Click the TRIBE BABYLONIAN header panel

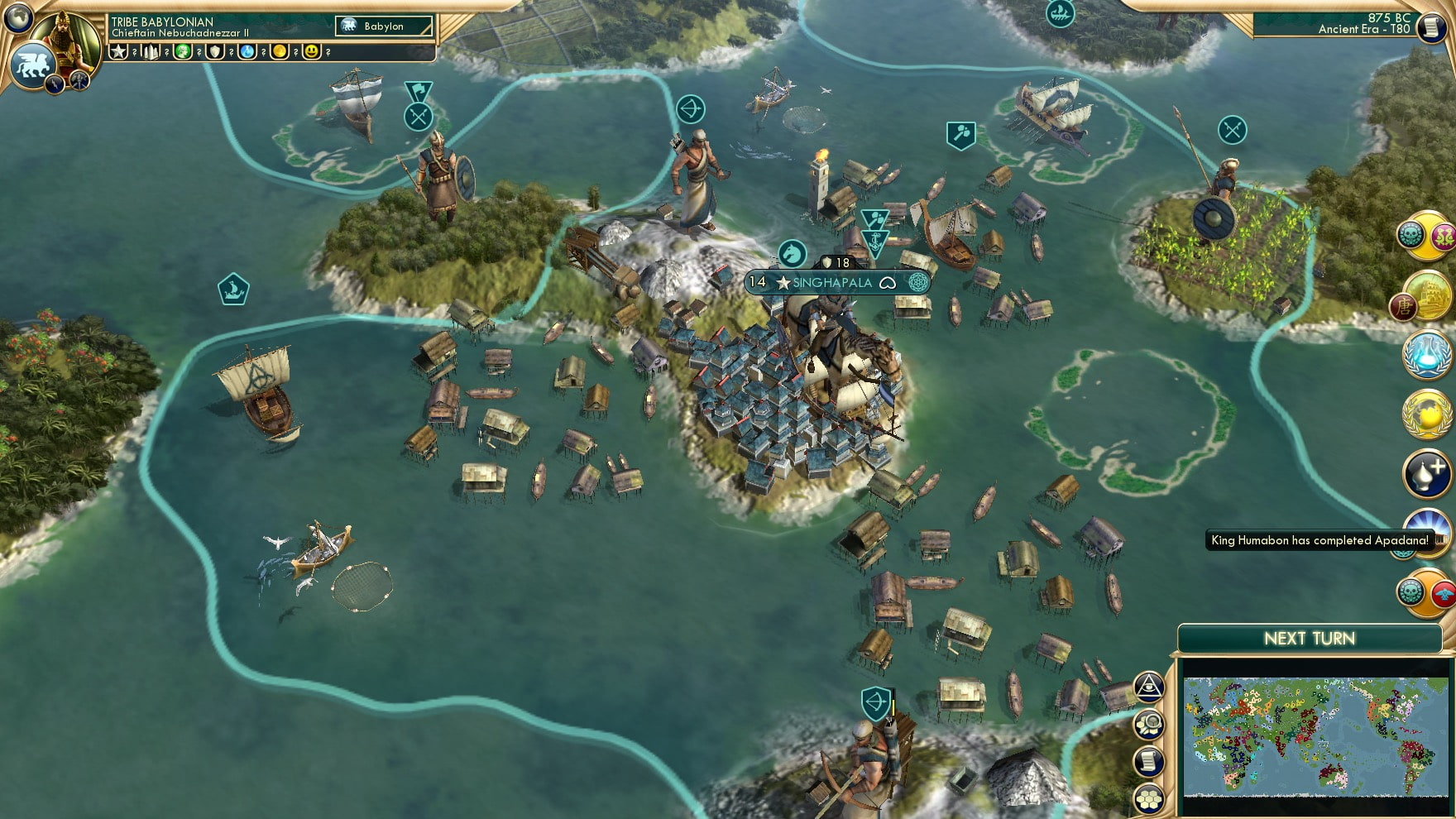pos(165,23)
